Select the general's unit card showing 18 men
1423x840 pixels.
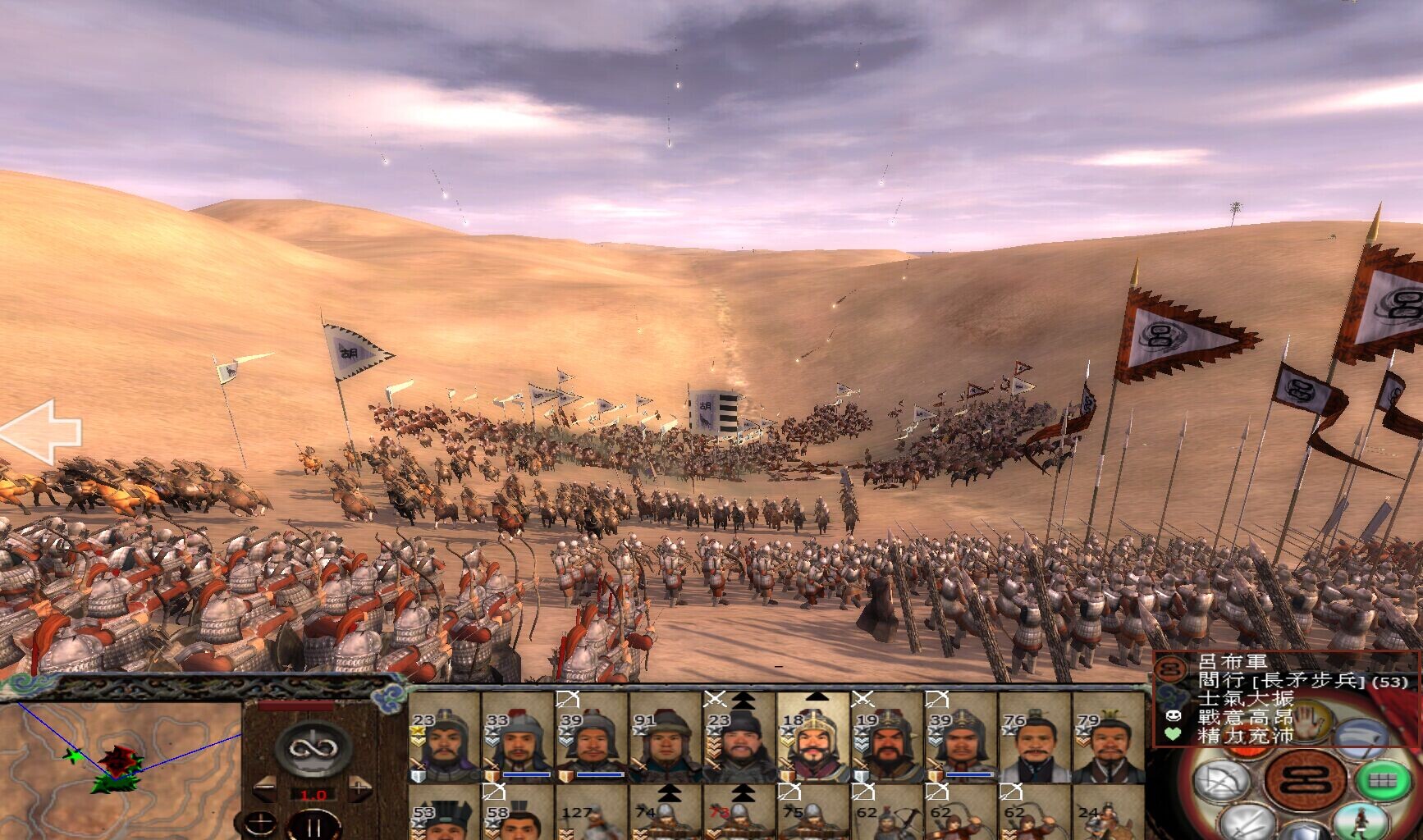pyautogui.click(x=812, y=738)
